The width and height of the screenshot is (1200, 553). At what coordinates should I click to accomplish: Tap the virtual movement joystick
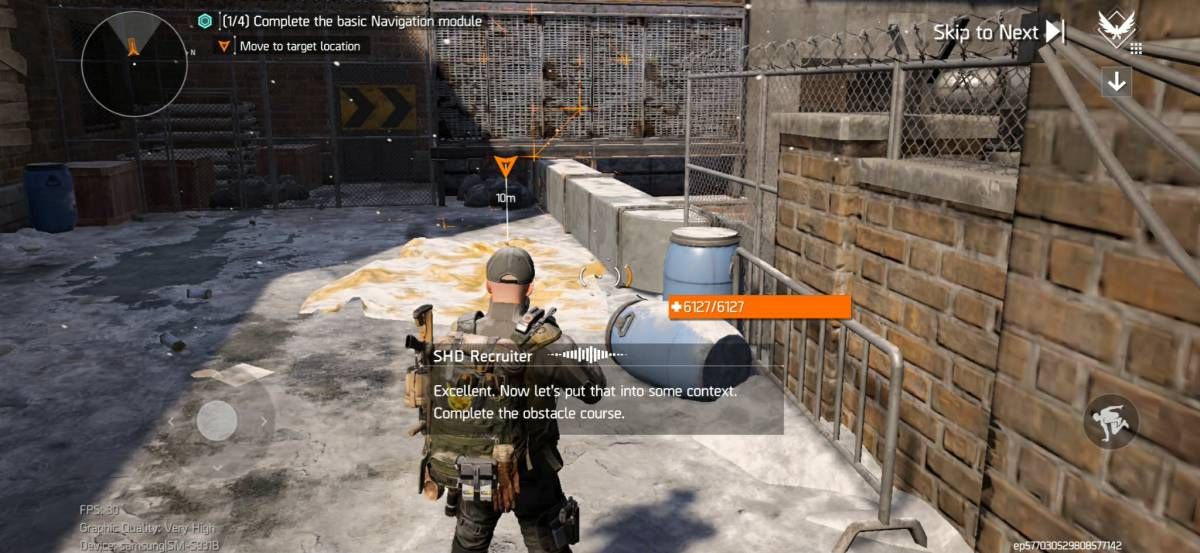point(217,420)
